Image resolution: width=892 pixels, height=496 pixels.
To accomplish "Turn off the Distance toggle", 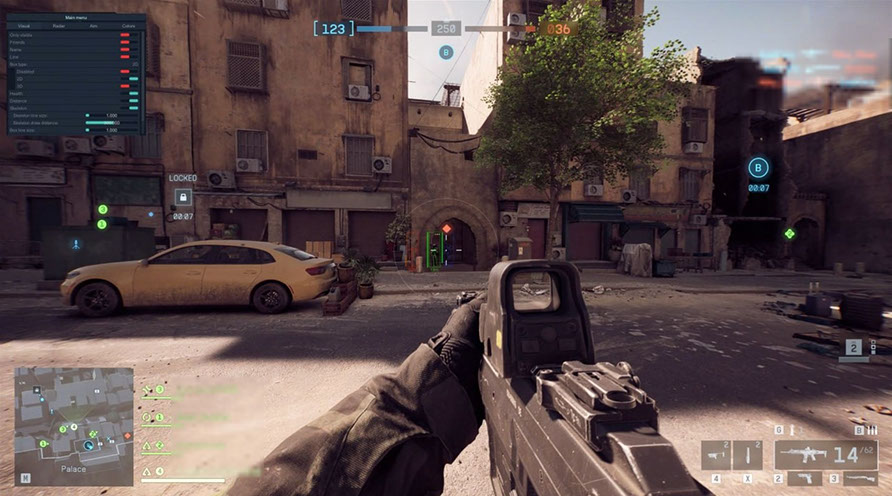I will click(x=133, y=101).
